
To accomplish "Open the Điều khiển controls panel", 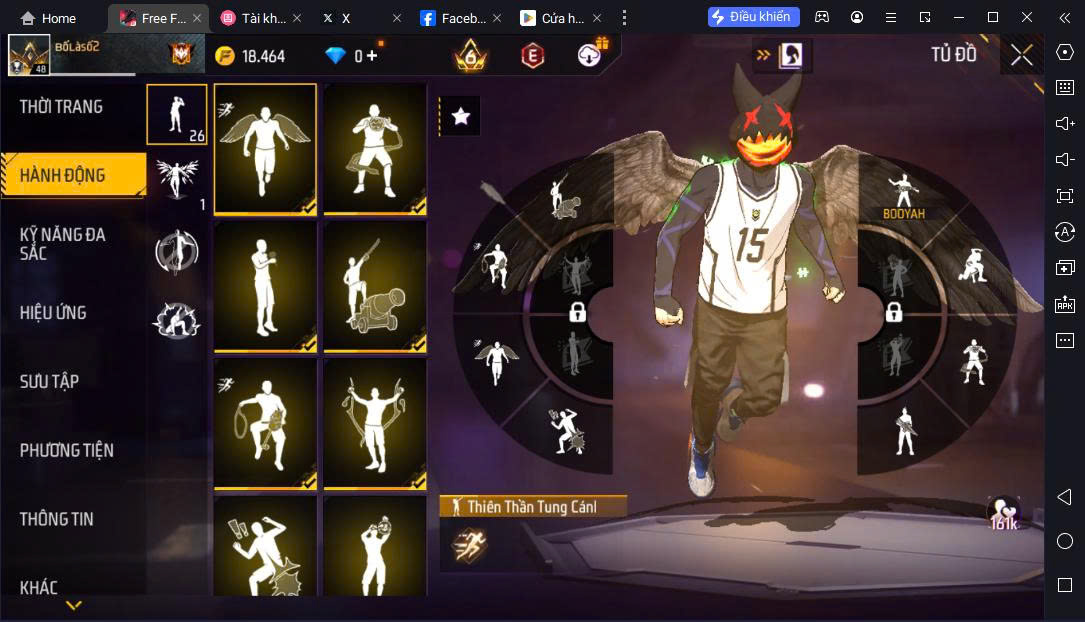I will pos(754,17).
